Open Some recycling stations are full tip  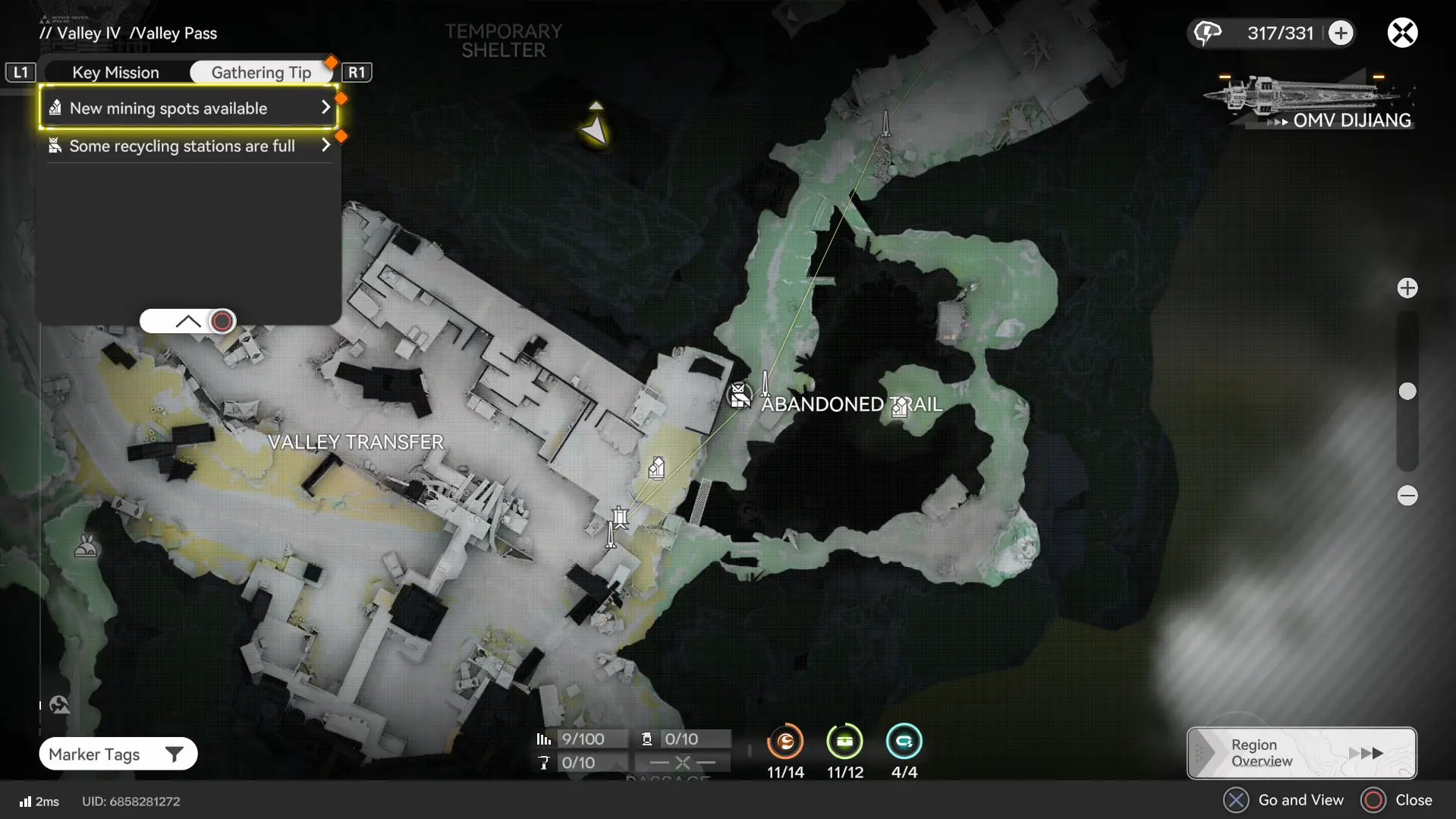188,146
